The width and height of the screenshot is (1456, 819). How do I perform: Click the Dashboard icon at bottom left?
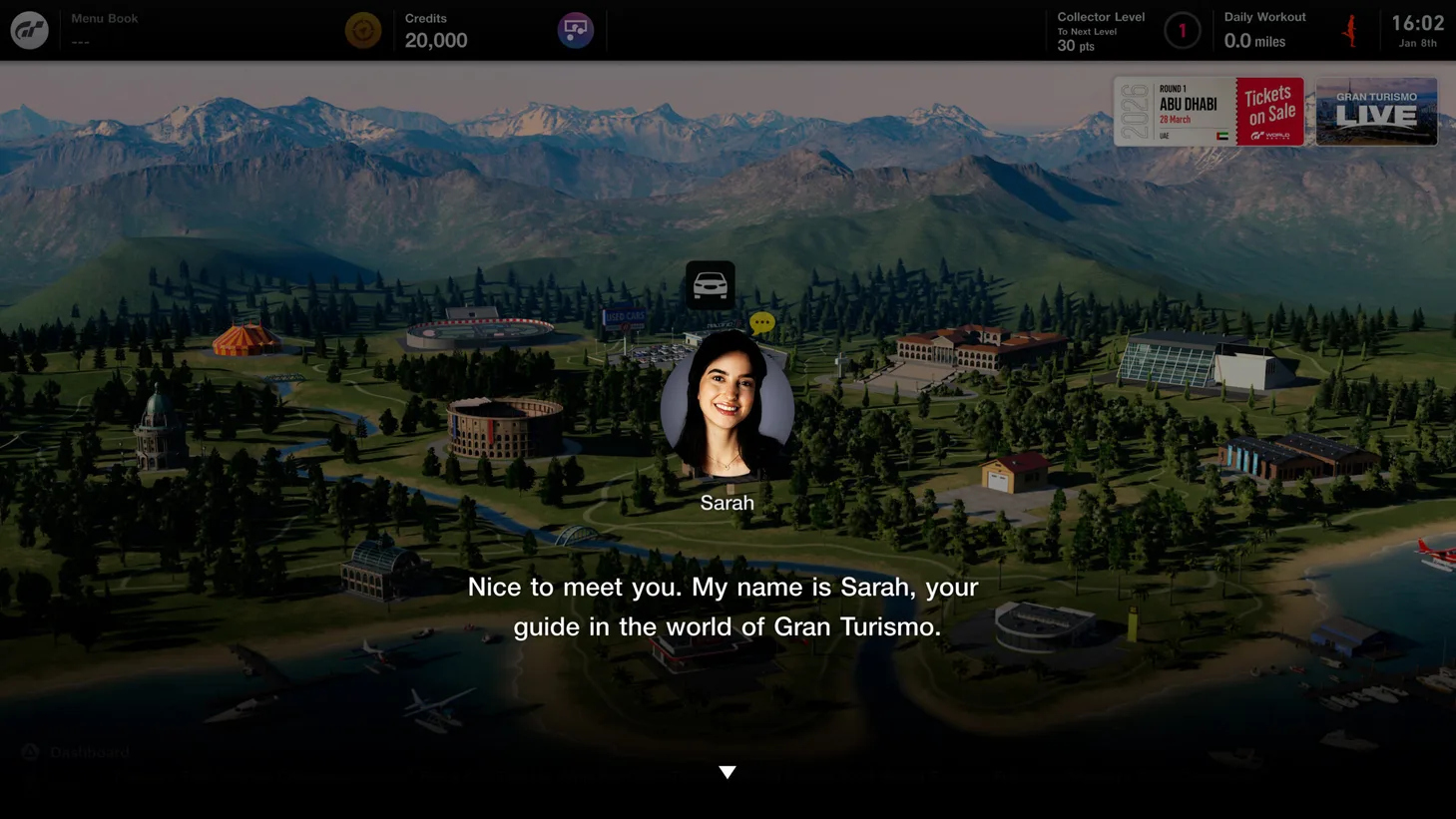[29, 751]
